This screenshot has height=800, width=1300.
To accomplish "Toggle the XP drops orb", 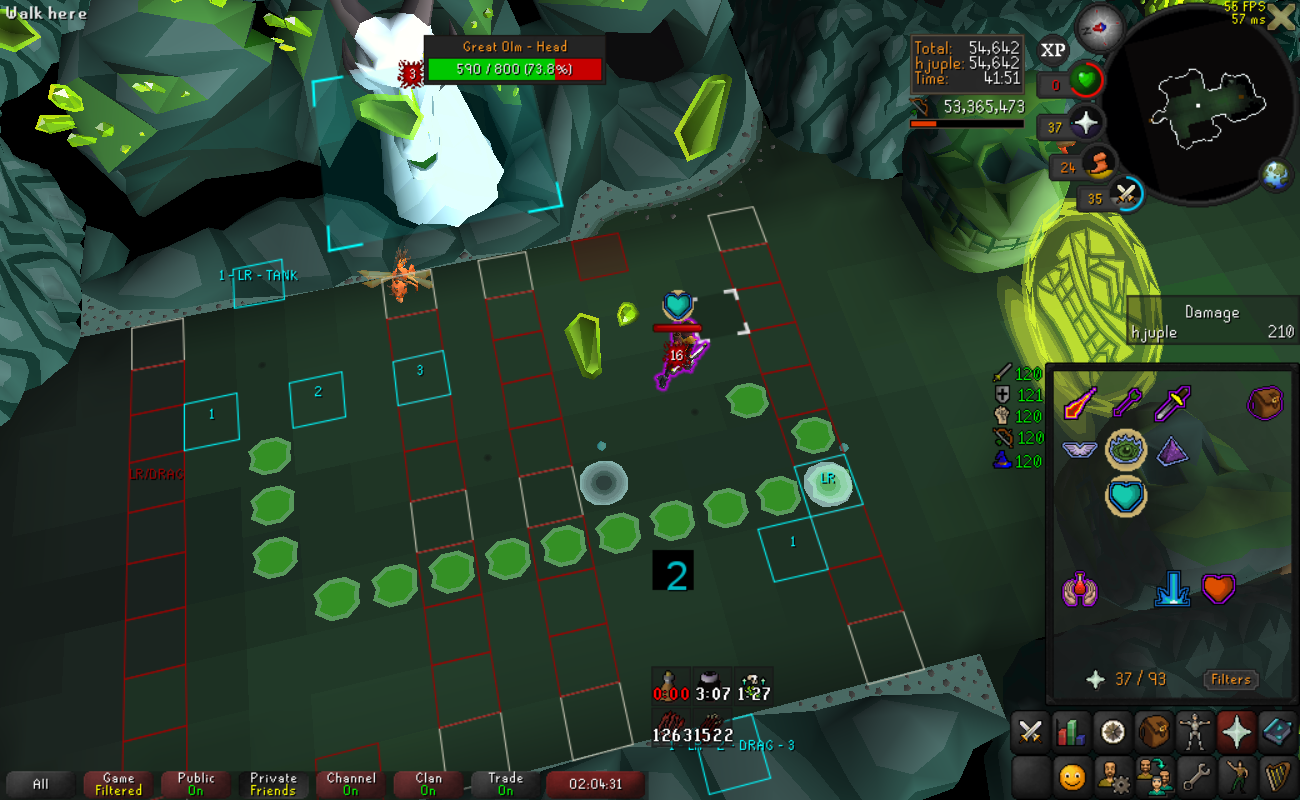I will [1053, 49].
